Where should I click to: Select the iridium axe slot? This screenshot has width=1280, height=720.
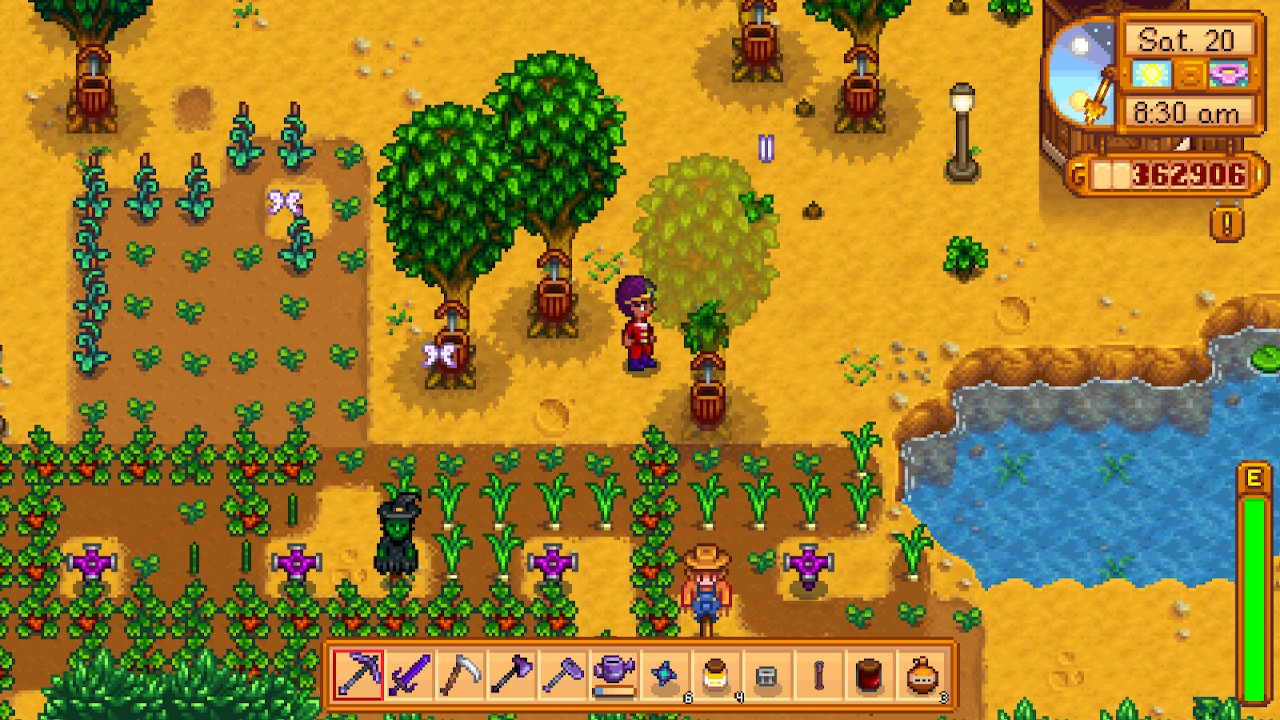tap(512, 675)
